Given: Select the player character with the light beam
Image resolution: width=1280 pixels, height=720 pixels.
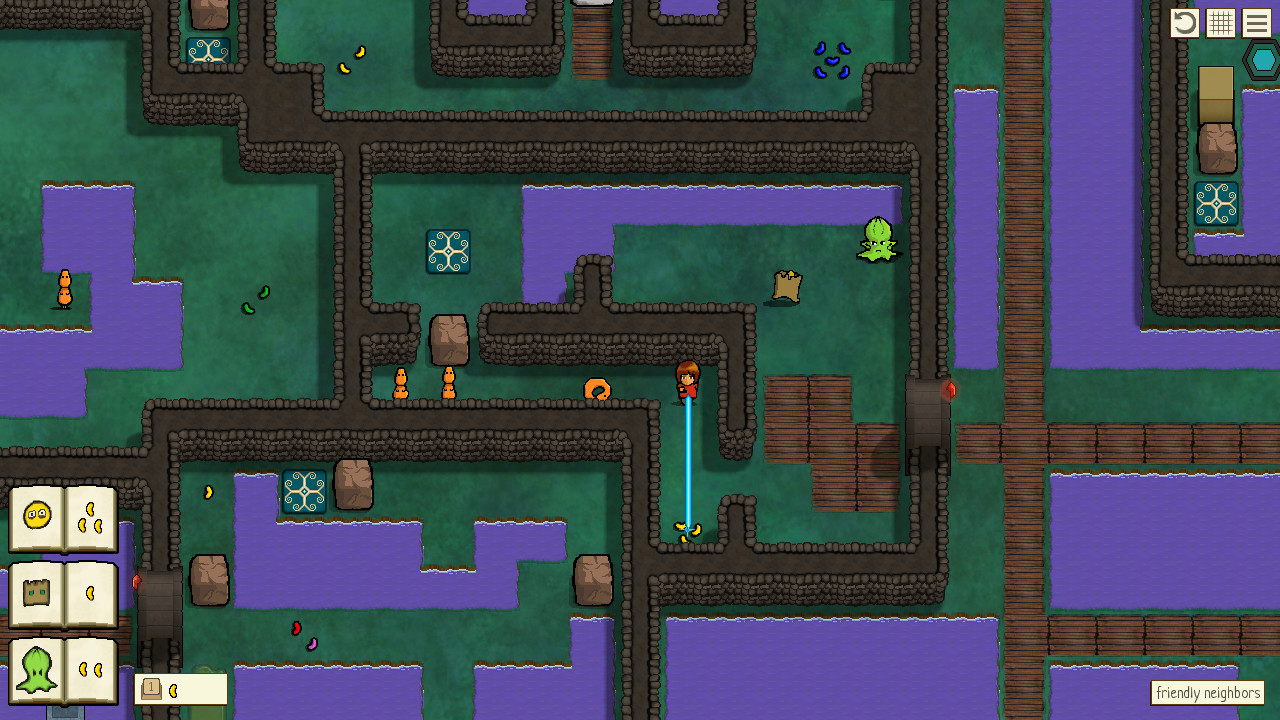Looking at the screenshot, I should (x=688, y=383).
